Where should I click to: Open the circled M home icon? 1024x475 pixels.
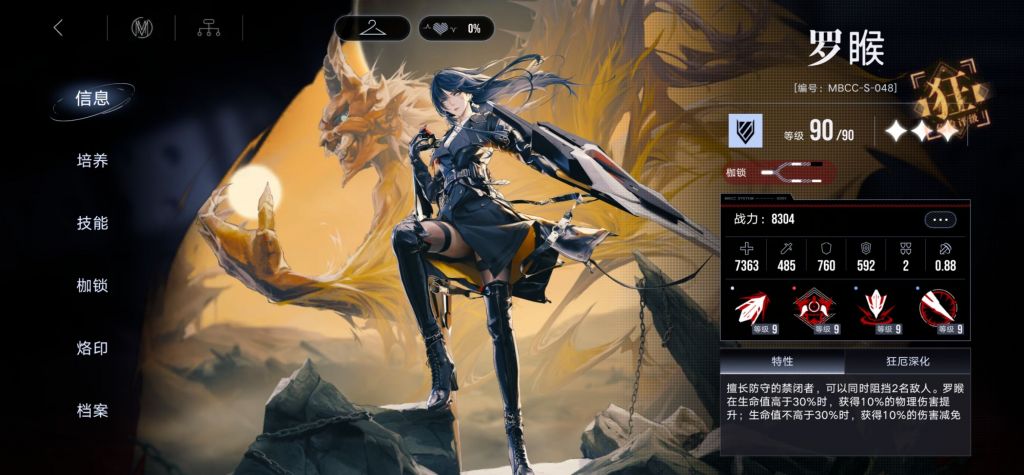141,28
